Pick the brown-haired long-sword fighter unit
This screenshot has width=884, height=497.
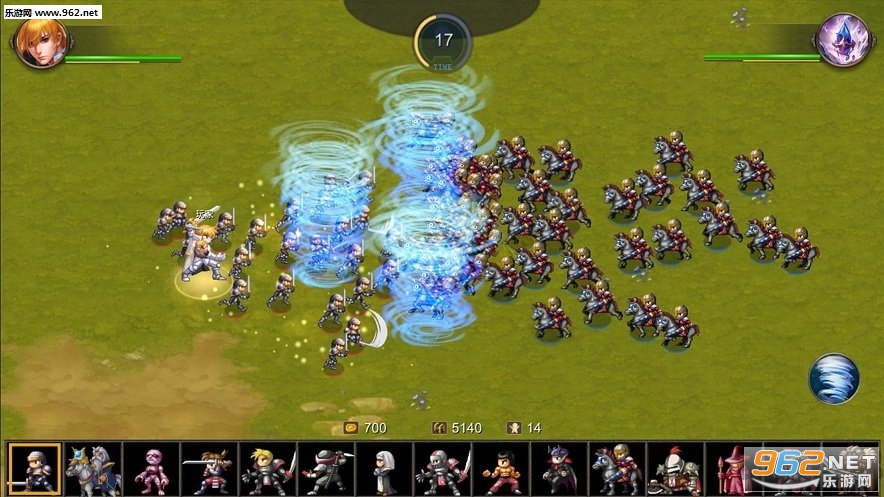(x=209, y=468)
